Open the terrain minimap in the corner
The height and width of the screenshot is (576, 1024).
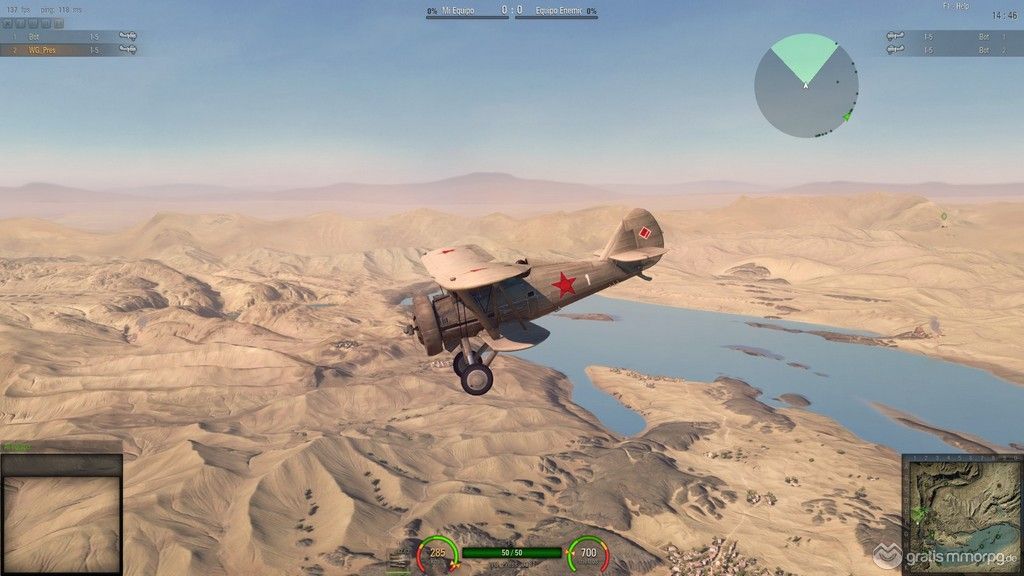tap(962, 514)
